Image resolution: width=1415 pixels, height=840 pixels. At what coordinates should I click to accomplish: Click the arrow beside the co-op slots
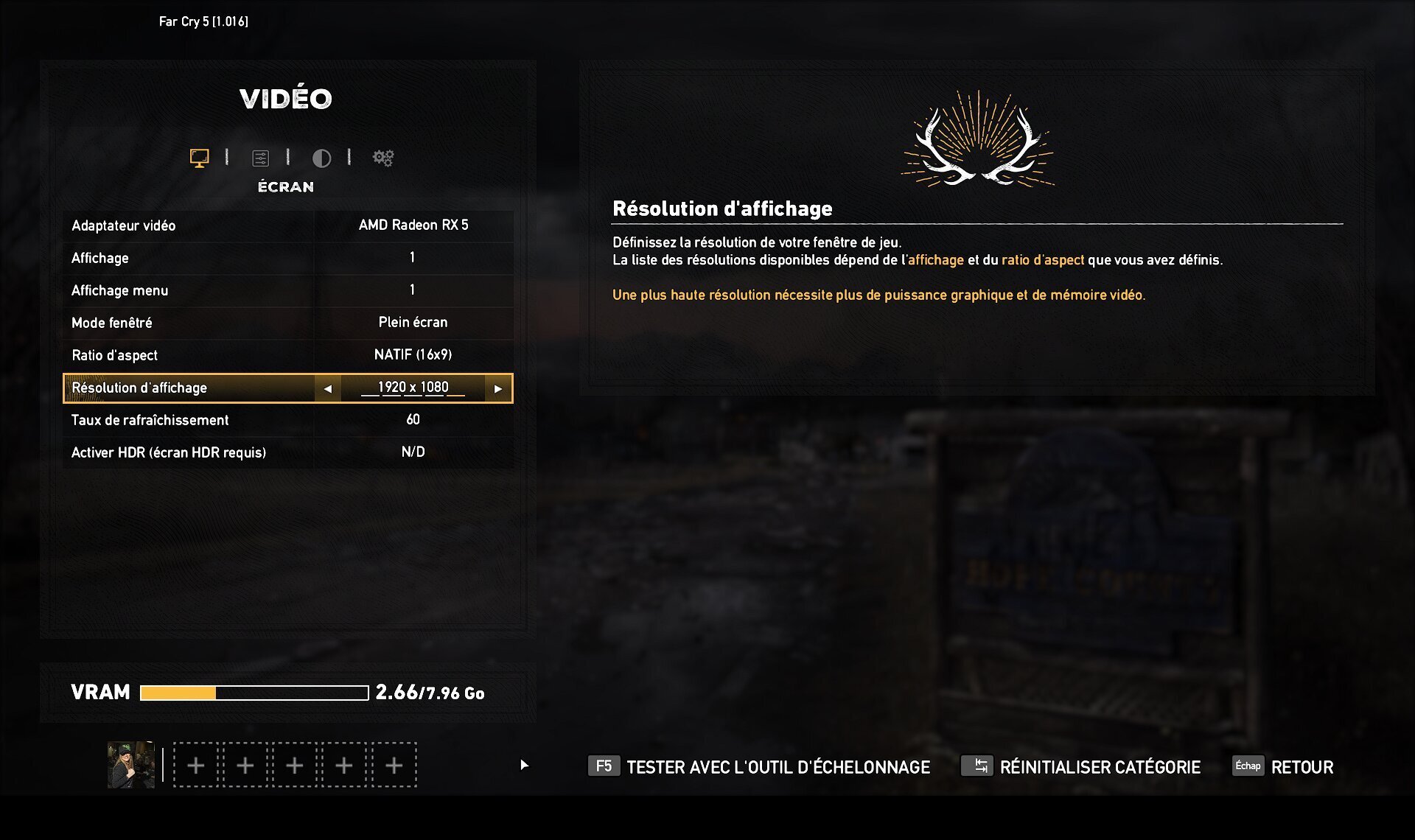[524, 765]
